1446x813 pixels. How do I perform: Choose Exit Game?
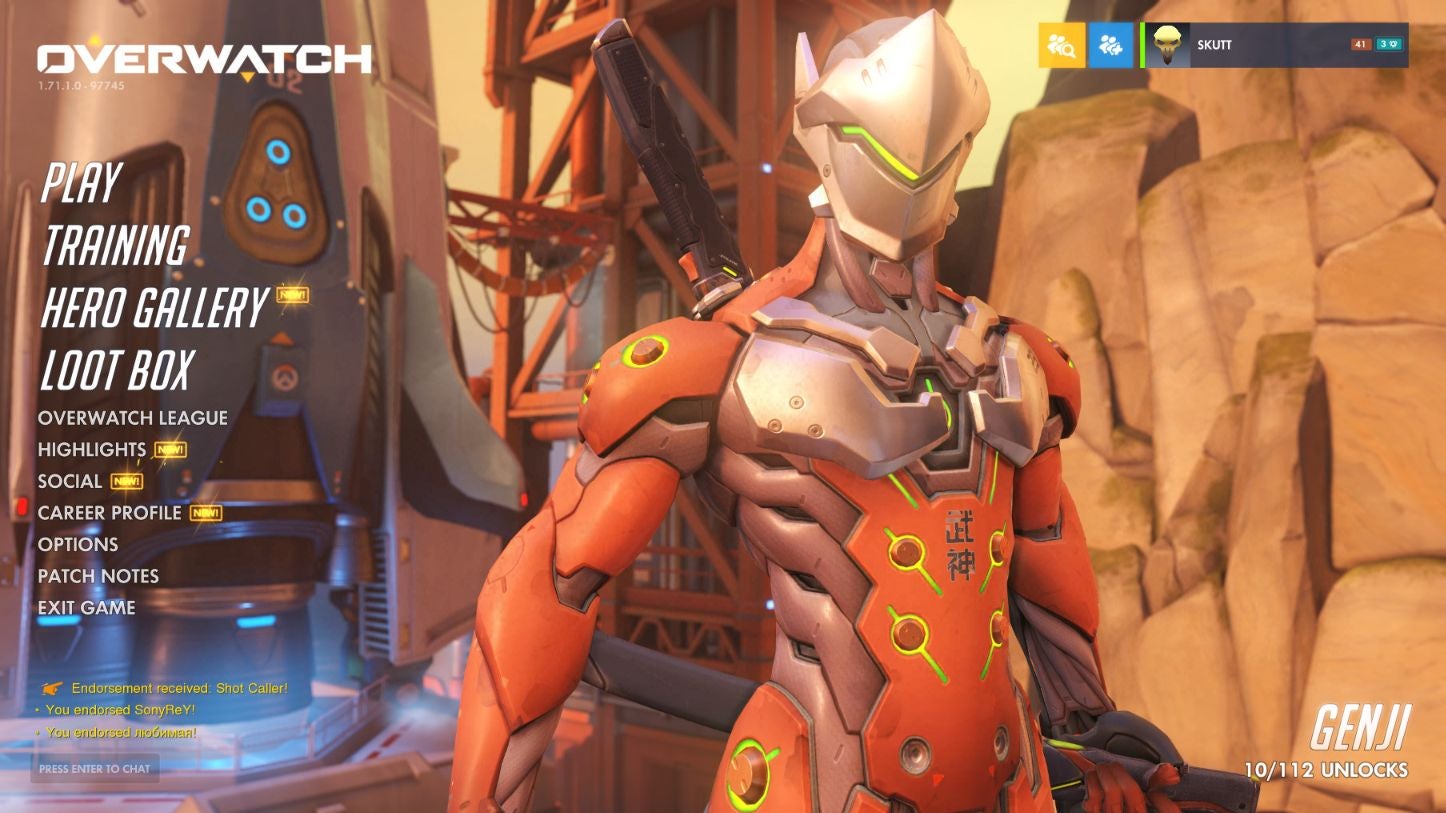point(87,608)
